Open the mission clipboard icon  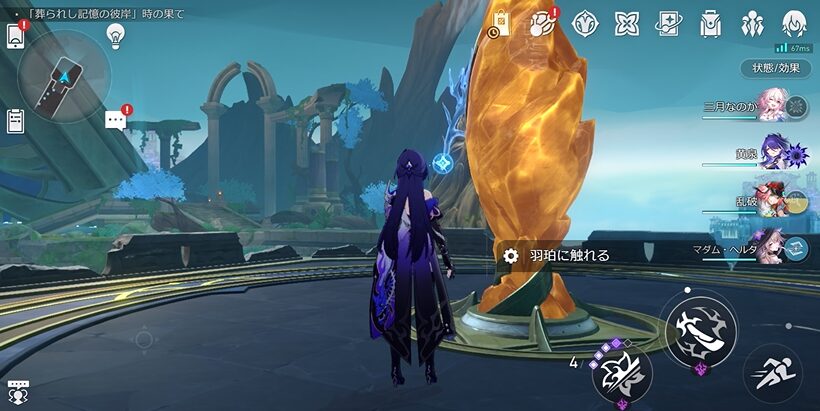tap(15, 121)
